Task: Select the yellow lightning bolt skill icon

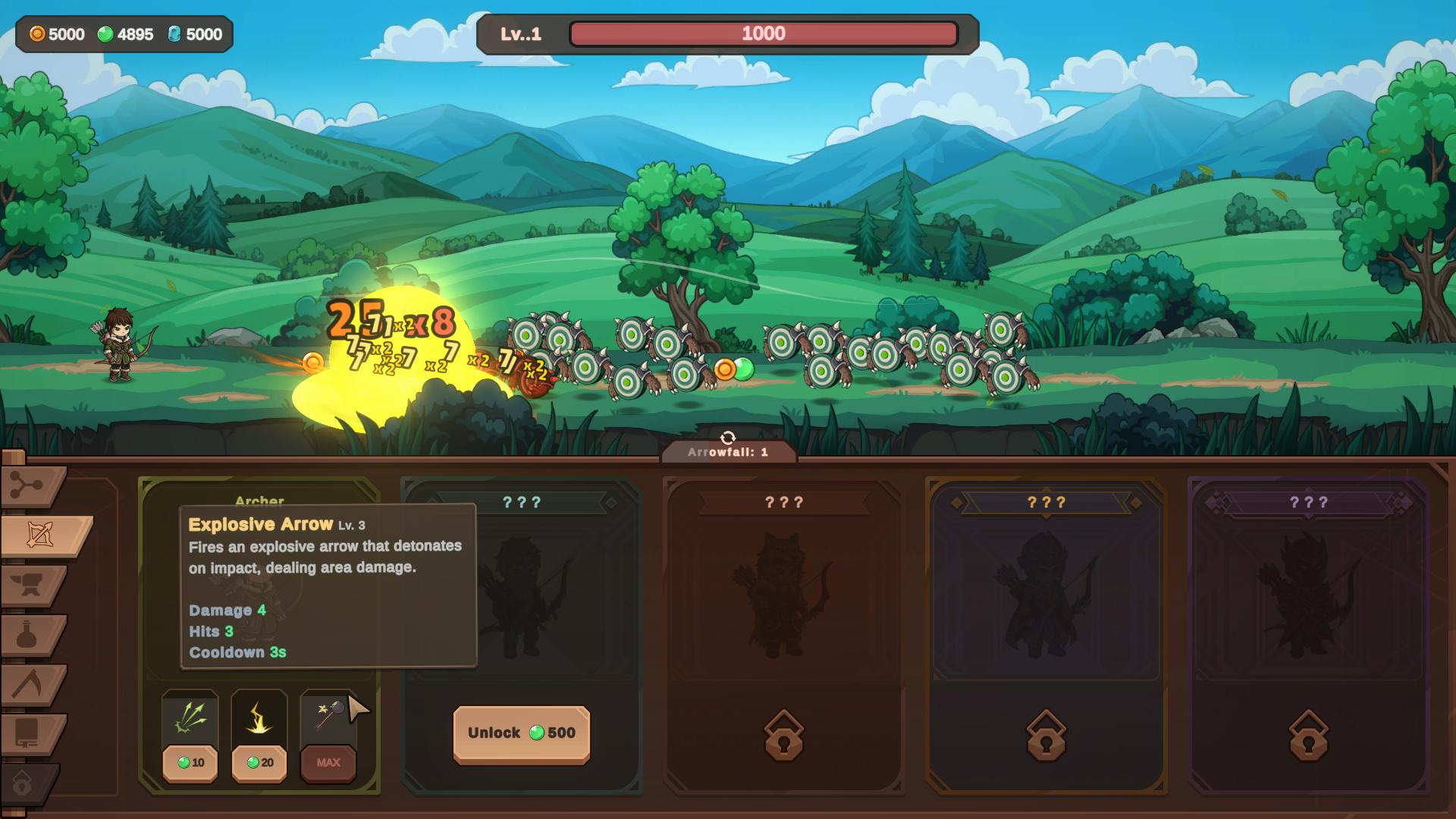Action: point(259,718)
